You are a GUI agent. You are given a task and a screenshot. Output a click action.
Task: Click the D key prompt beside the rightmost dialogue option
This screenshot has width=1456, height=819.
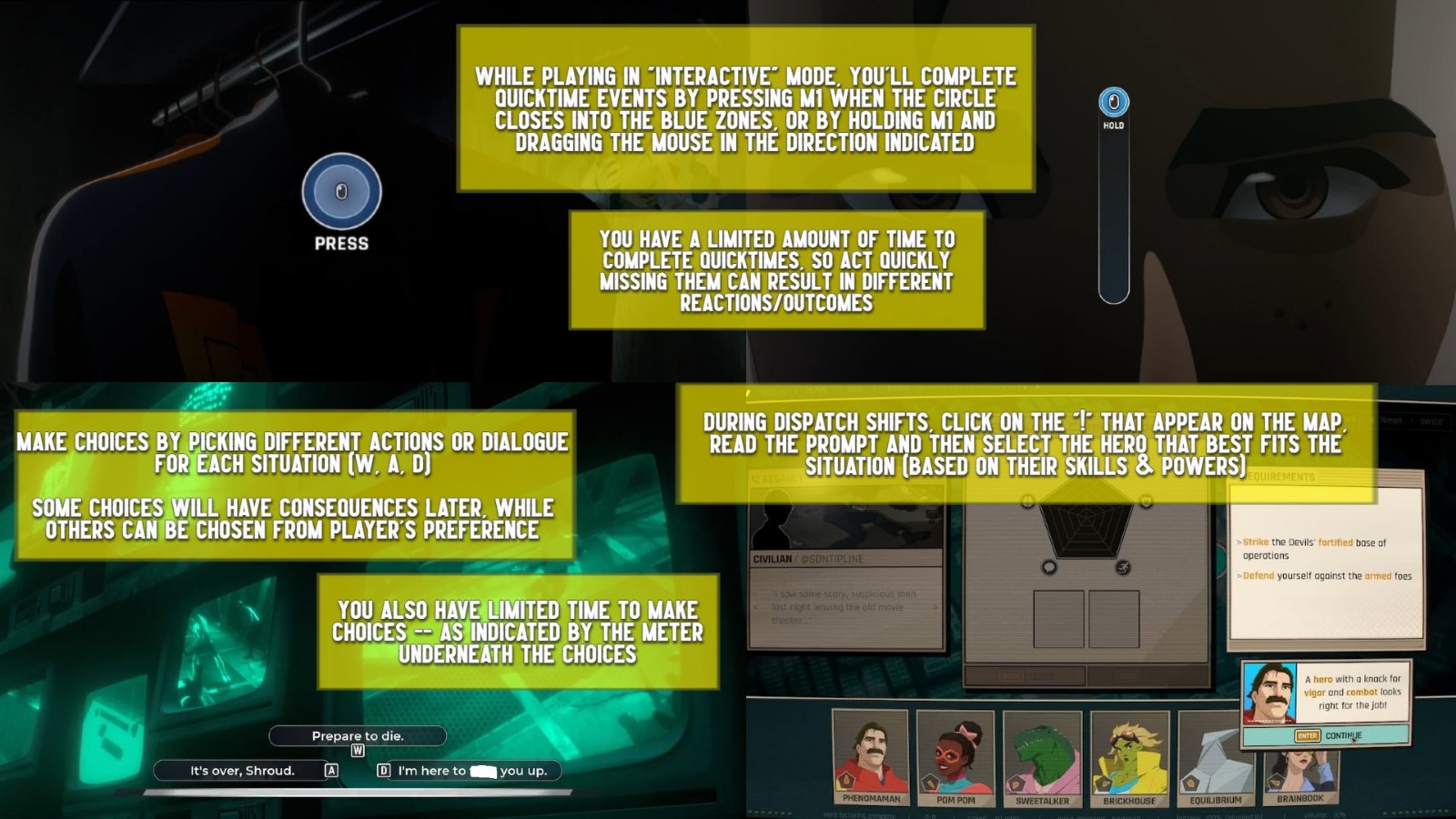(x=383, y=771)
